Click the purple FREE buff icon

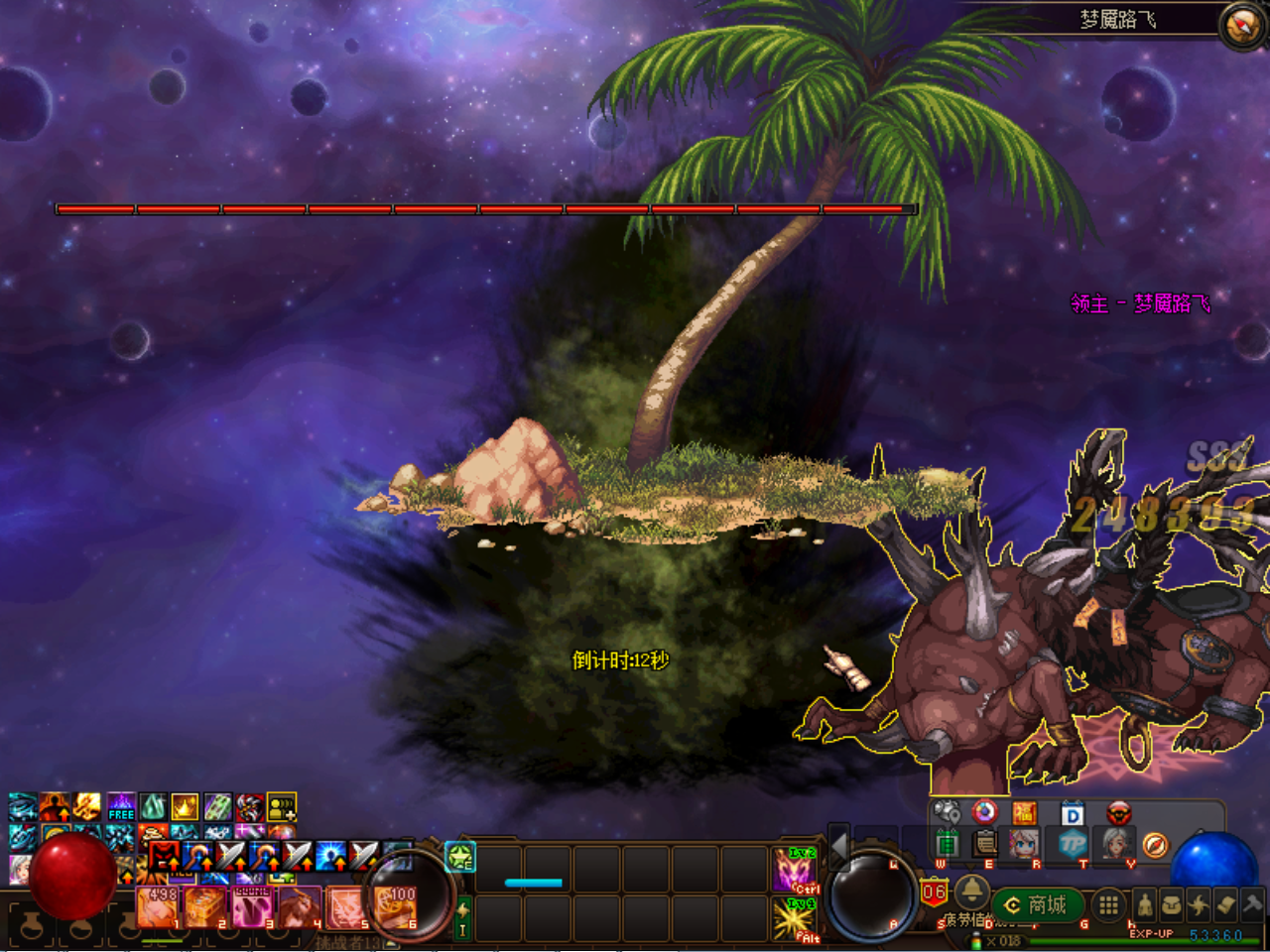(x=121, y=806)
